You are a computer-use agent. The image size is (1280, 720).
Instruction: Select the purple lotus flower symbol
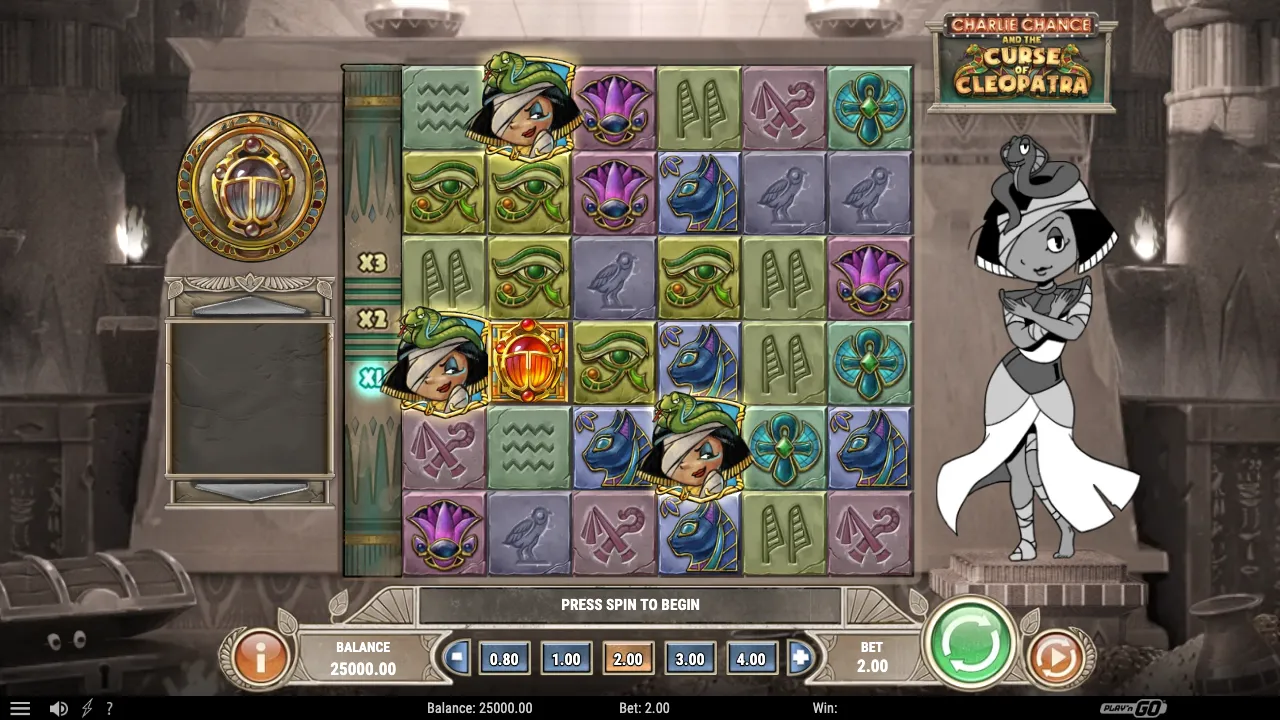614,107
